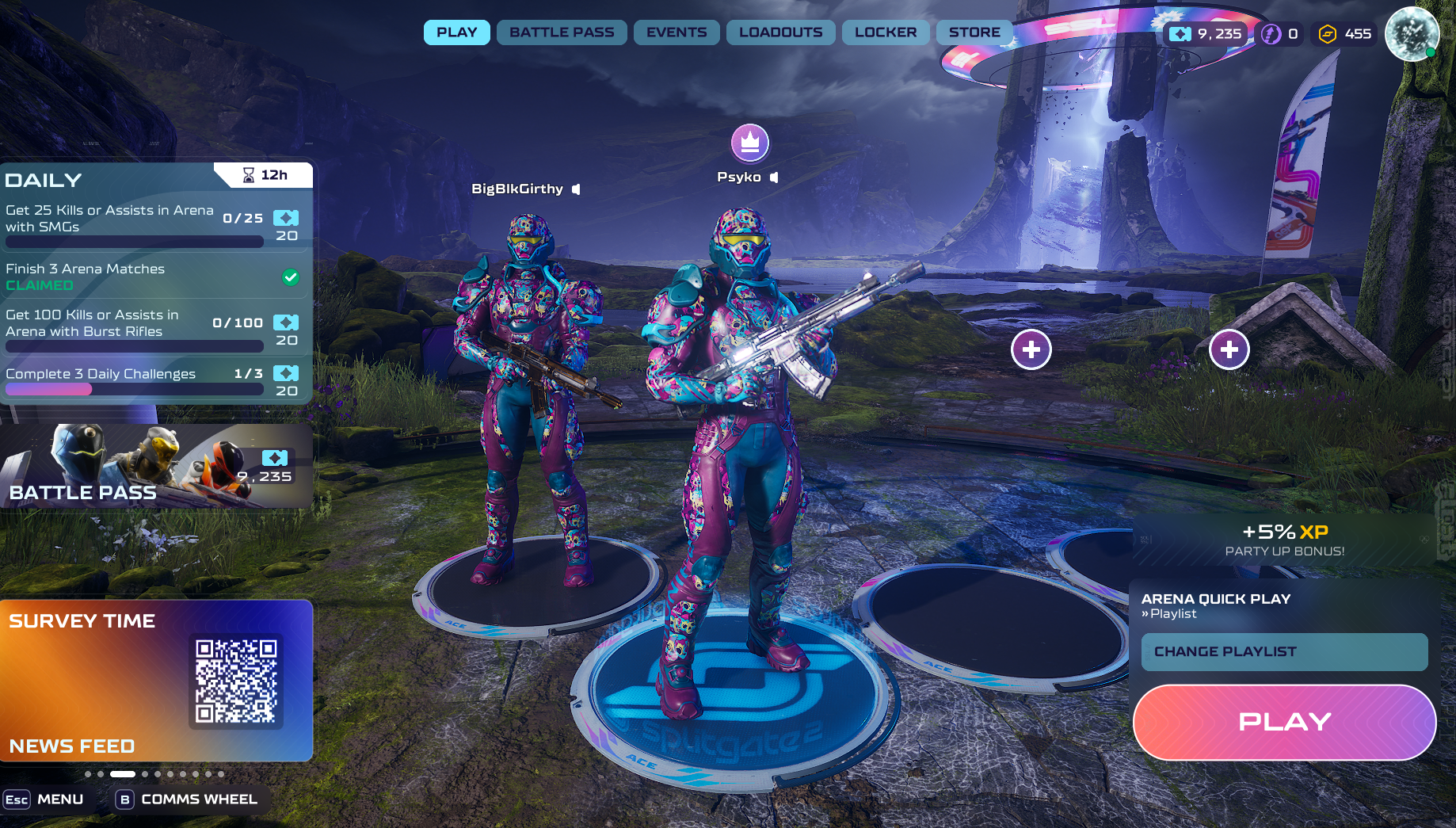Screen dimensions: 1456x828
Task: Select the Play tab in top navigation
Action: coord(457,32)
